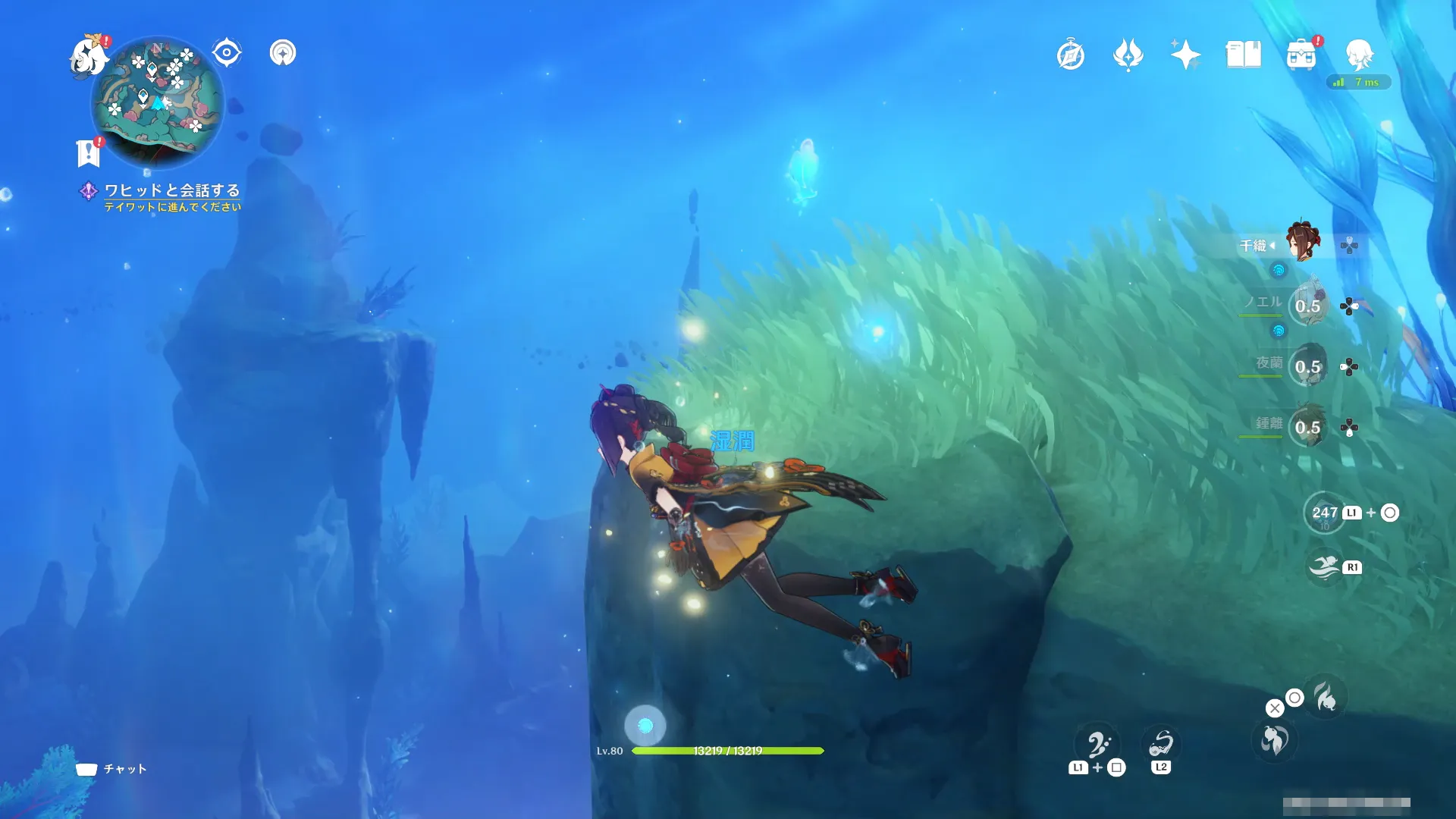The width and height of the screenshot is (1456, 819).
Task: Use the gadget with 247 count
Action: [1324, 513]
